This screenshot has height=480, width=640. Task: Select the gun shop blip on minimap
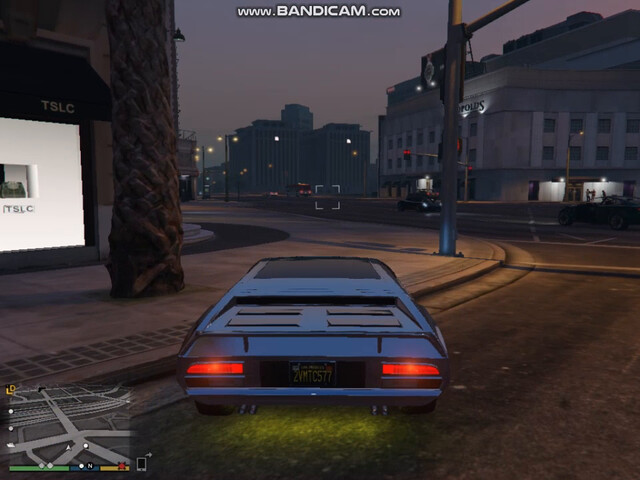[x=41, y=387]
